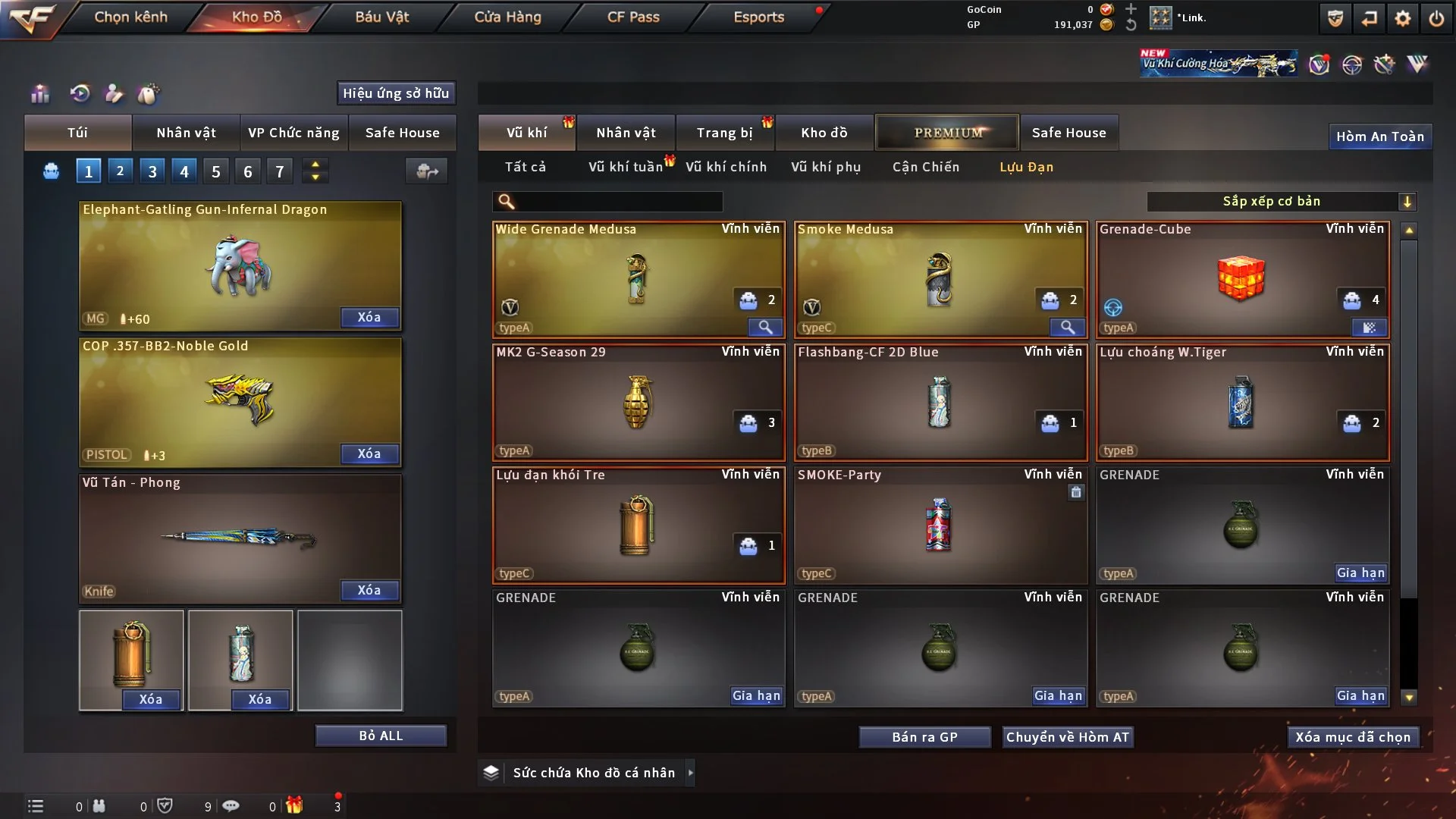Go to Chọn kênh channel selection
Viewport: 1456px width, 819px height.
(130, 17)
